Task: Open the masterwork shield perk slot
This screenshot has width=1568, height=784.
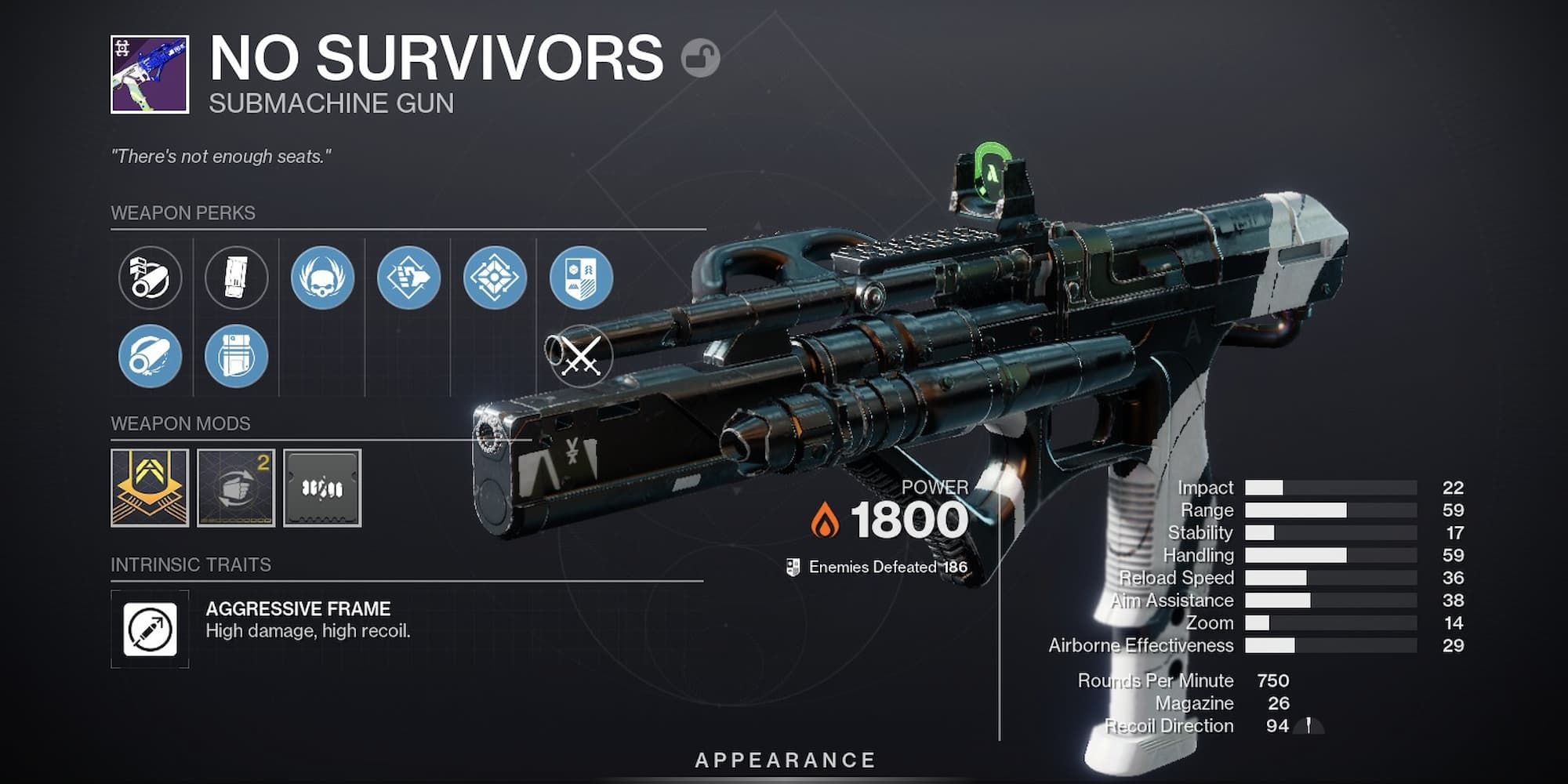Action: pyautogui.click(x=583, y=278)
